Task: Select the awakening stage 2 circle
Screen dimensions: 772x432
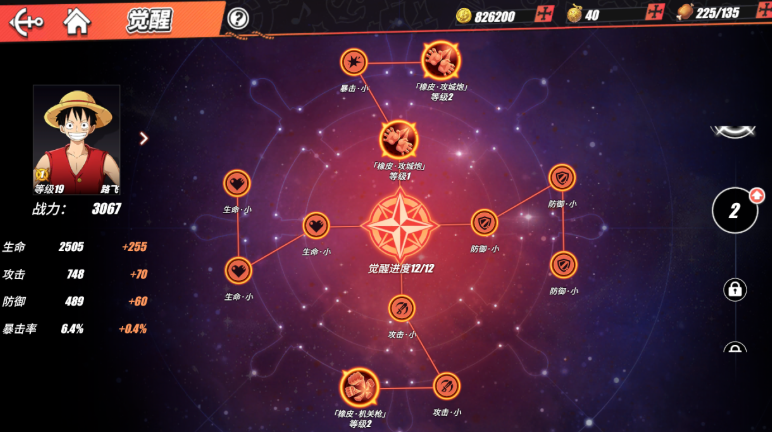Action: (x=735, y=210)
